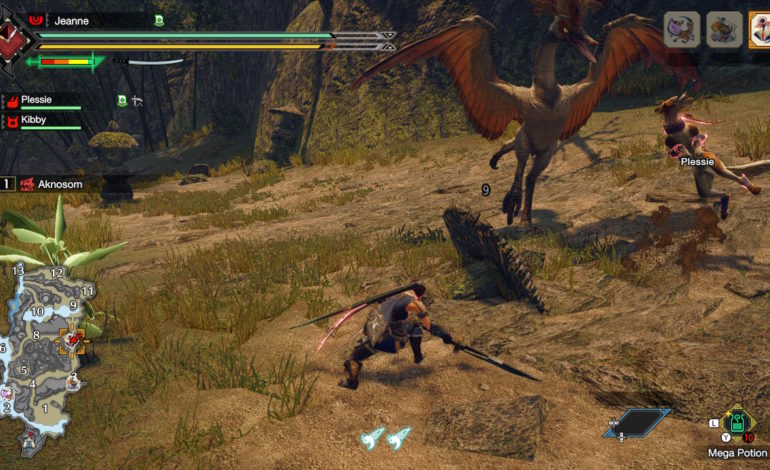Click the blue diamond action bar panel
770x470 pixels.
tap(636, 423)
